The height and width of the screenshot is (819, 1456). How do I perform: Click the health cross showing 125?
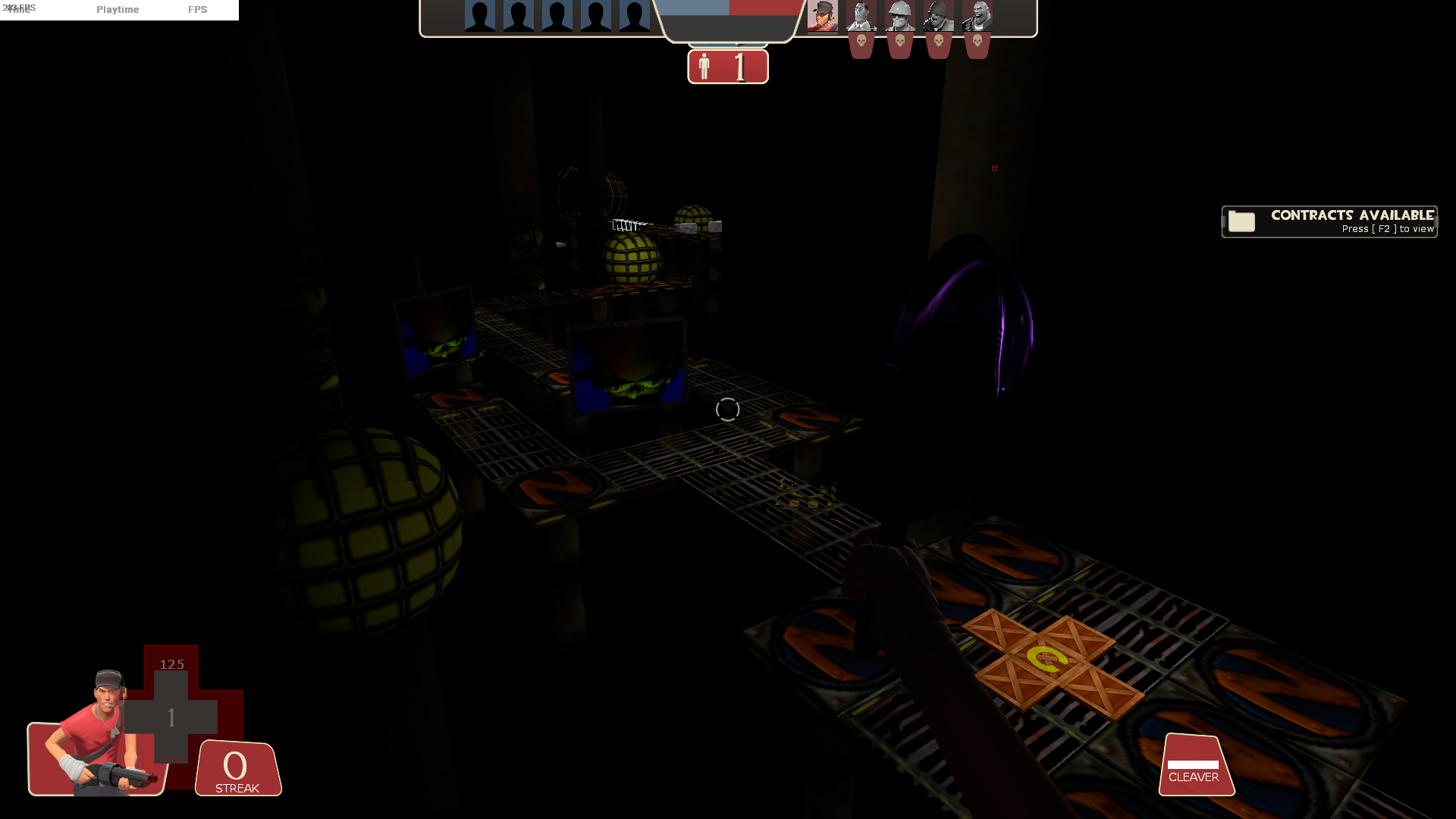(x=171, y=717)
